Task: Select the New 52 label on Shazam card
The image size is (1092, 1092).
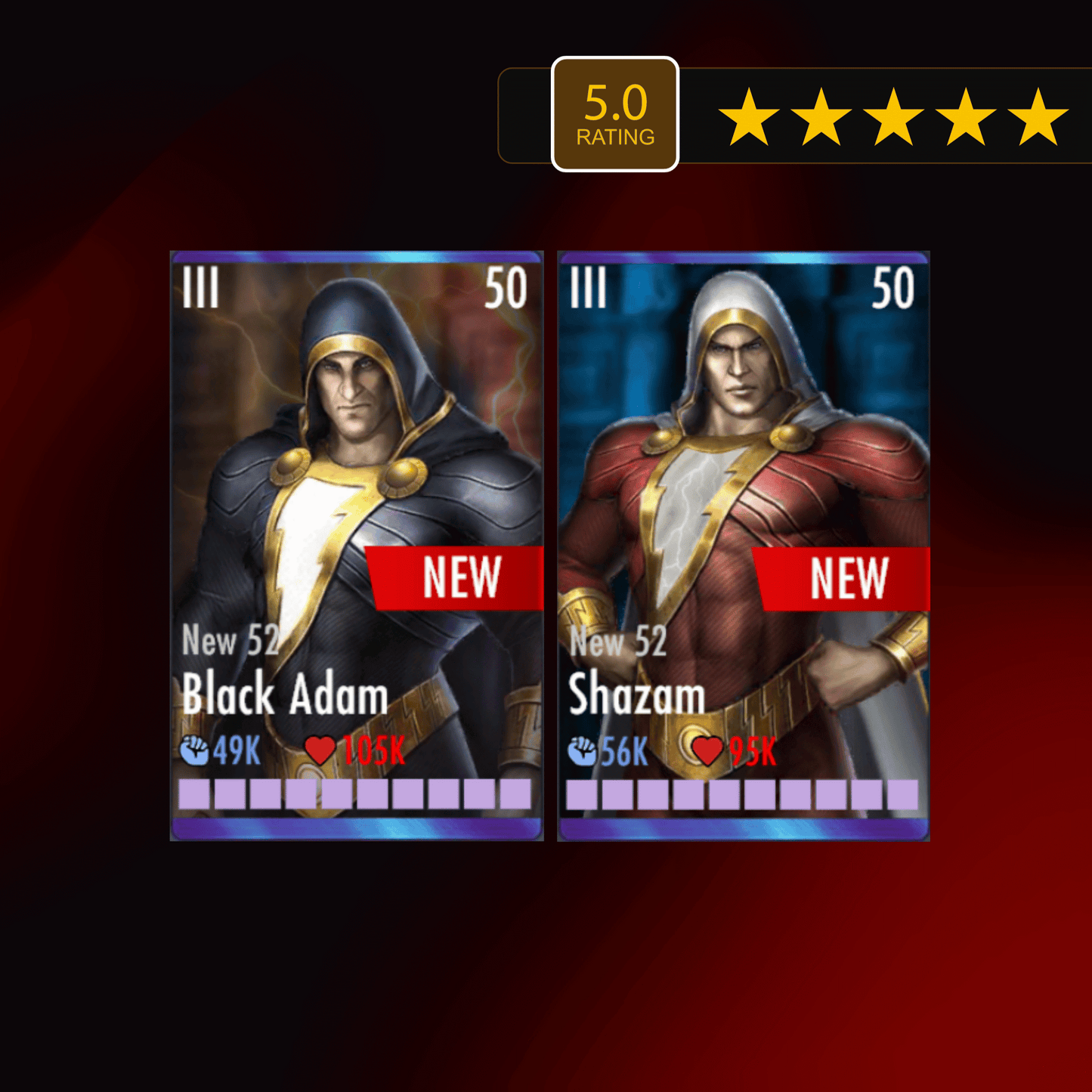Action: (x=618, y=643)
